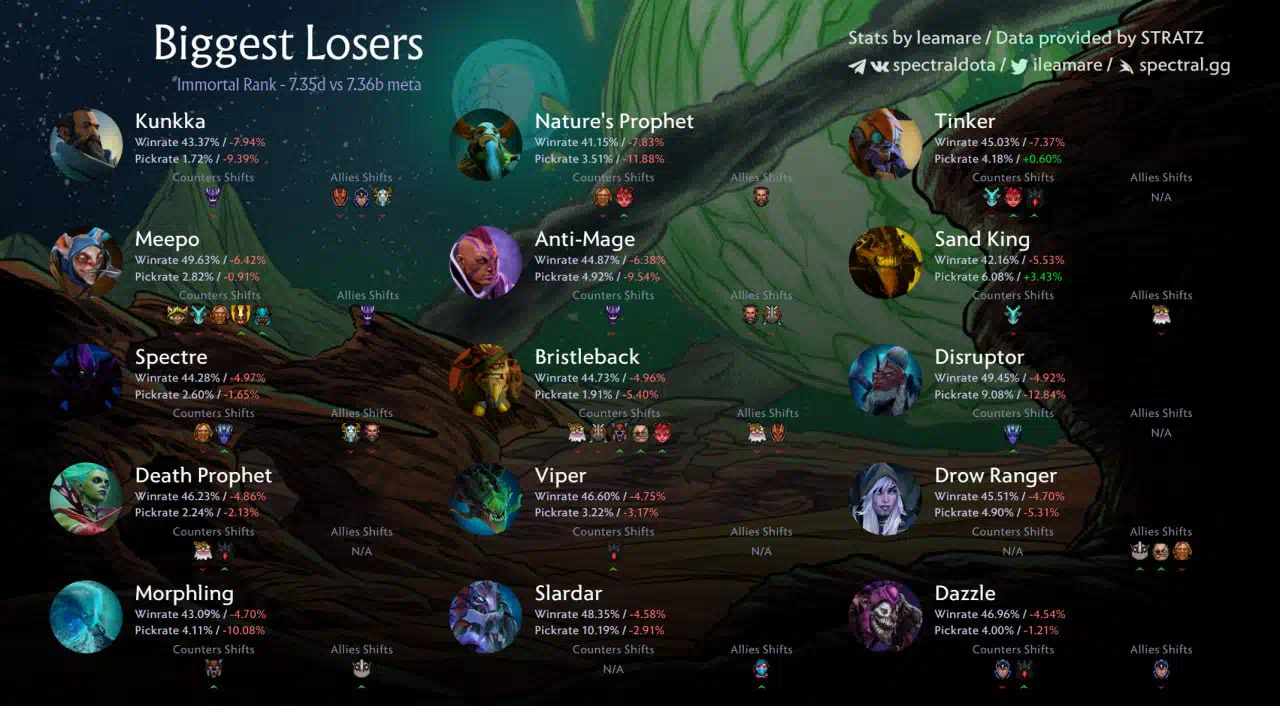
Task: Click the Slardar portrait
Action: coord(486,617)
